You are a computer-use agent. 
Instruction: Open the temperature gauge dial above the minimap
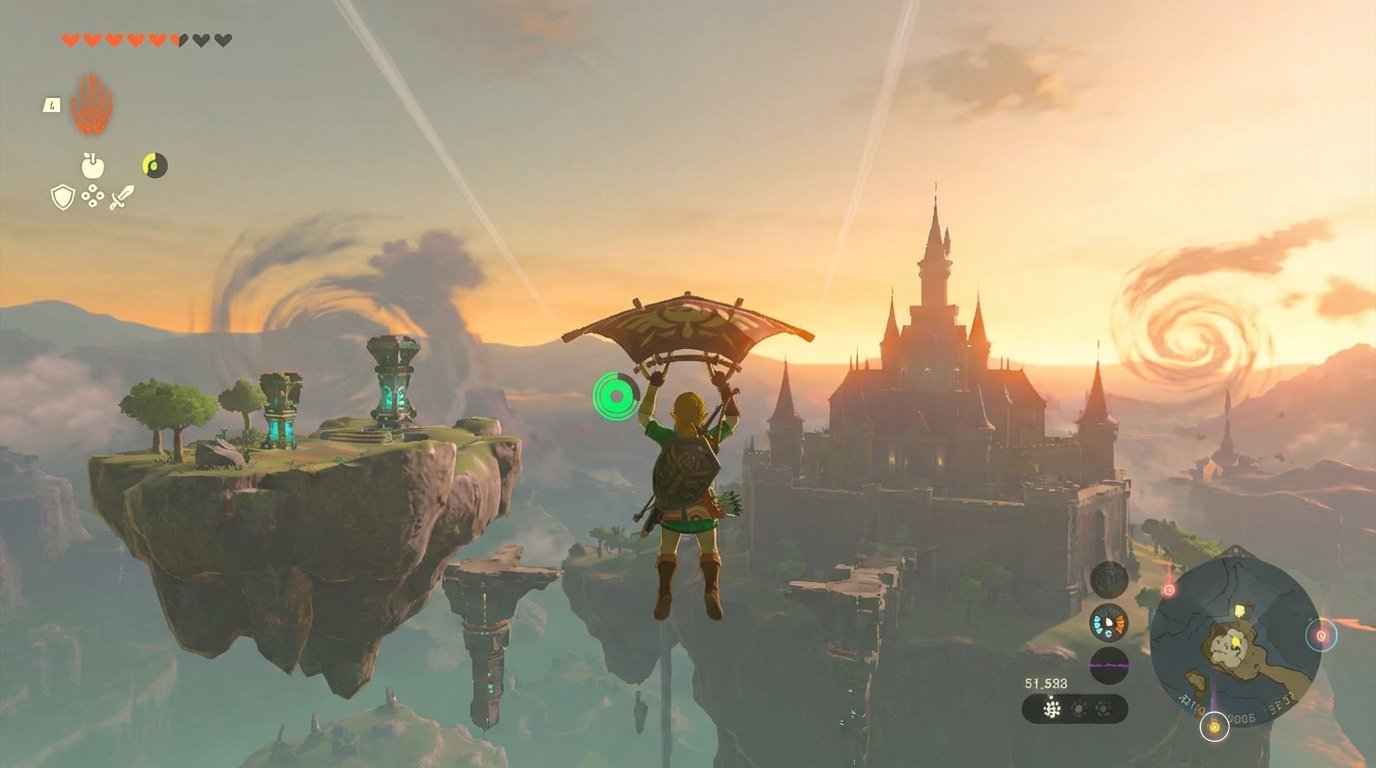point(1108,623)
